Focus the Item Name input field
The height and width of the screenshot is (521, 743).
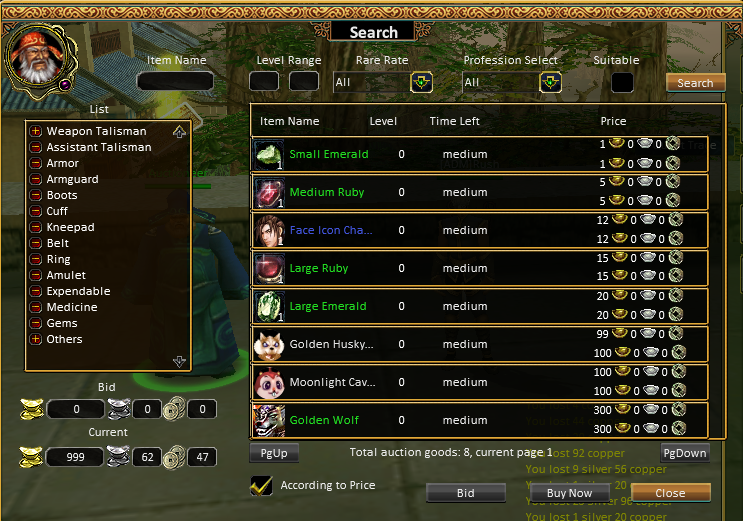tap(175, 82)
